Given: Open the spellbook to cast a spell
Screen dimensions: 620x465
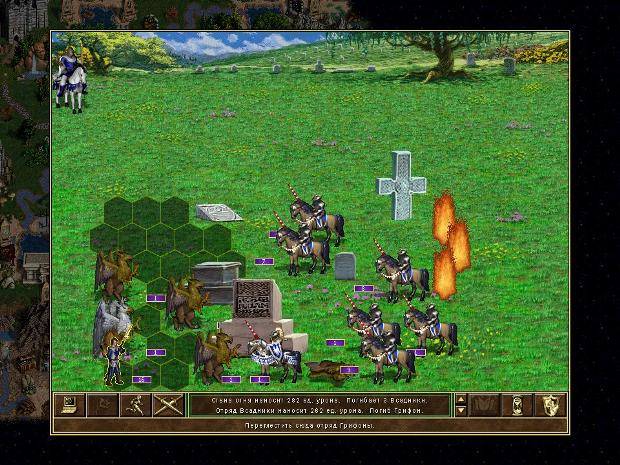Looking at the screenshot, I should point(486,405).
